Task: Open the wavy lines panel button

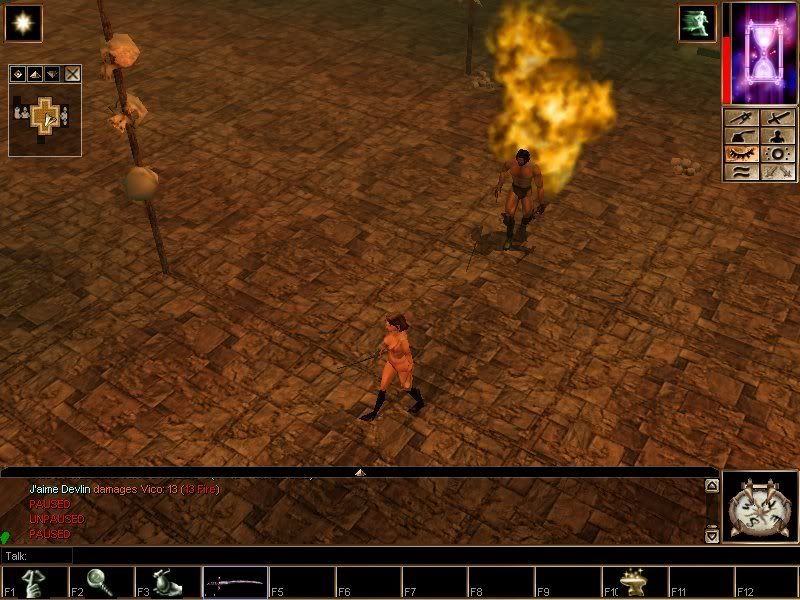Action: 741,172
